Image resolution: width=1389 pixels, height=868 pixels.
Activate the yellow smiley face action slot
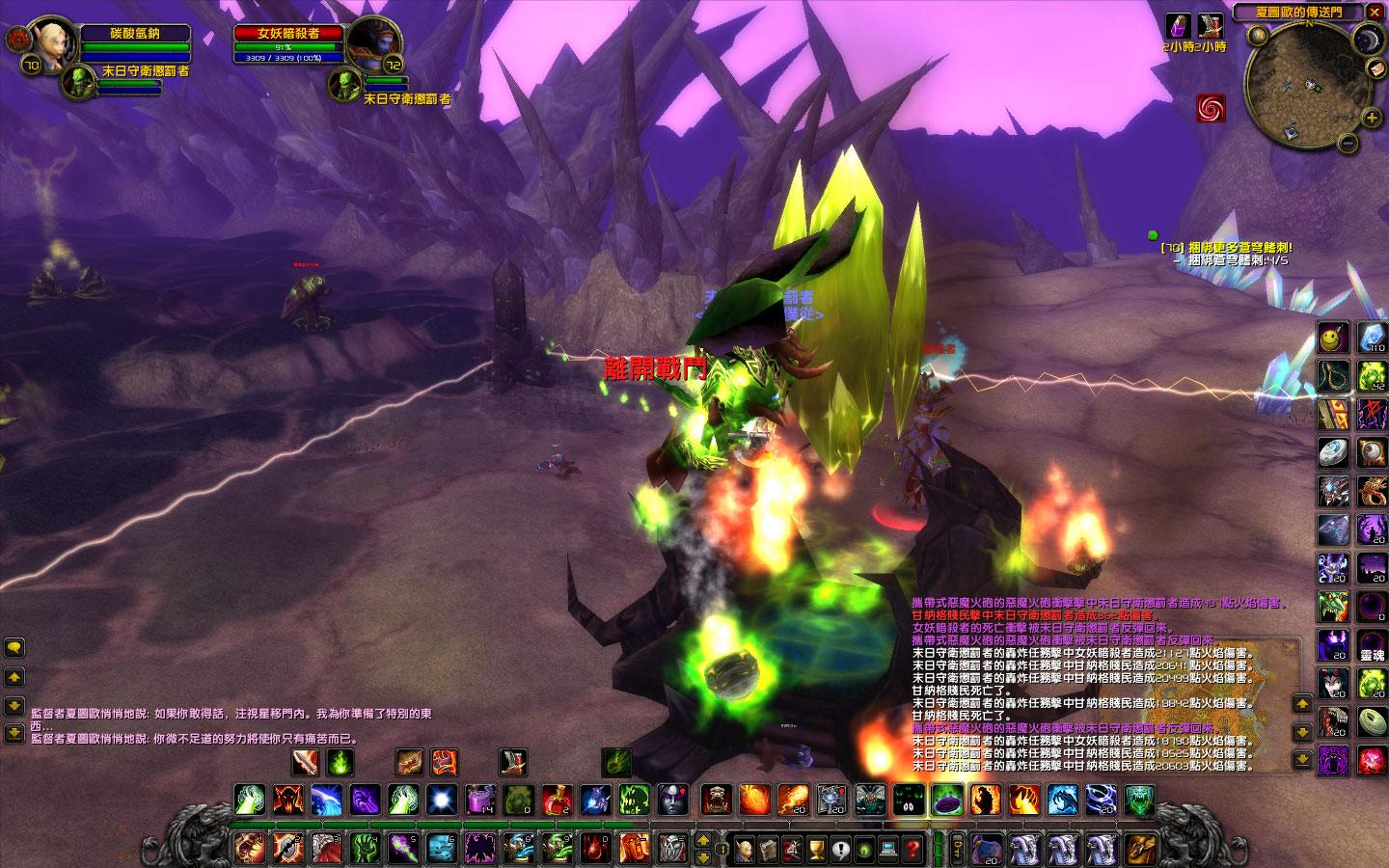pos(1333,338)
